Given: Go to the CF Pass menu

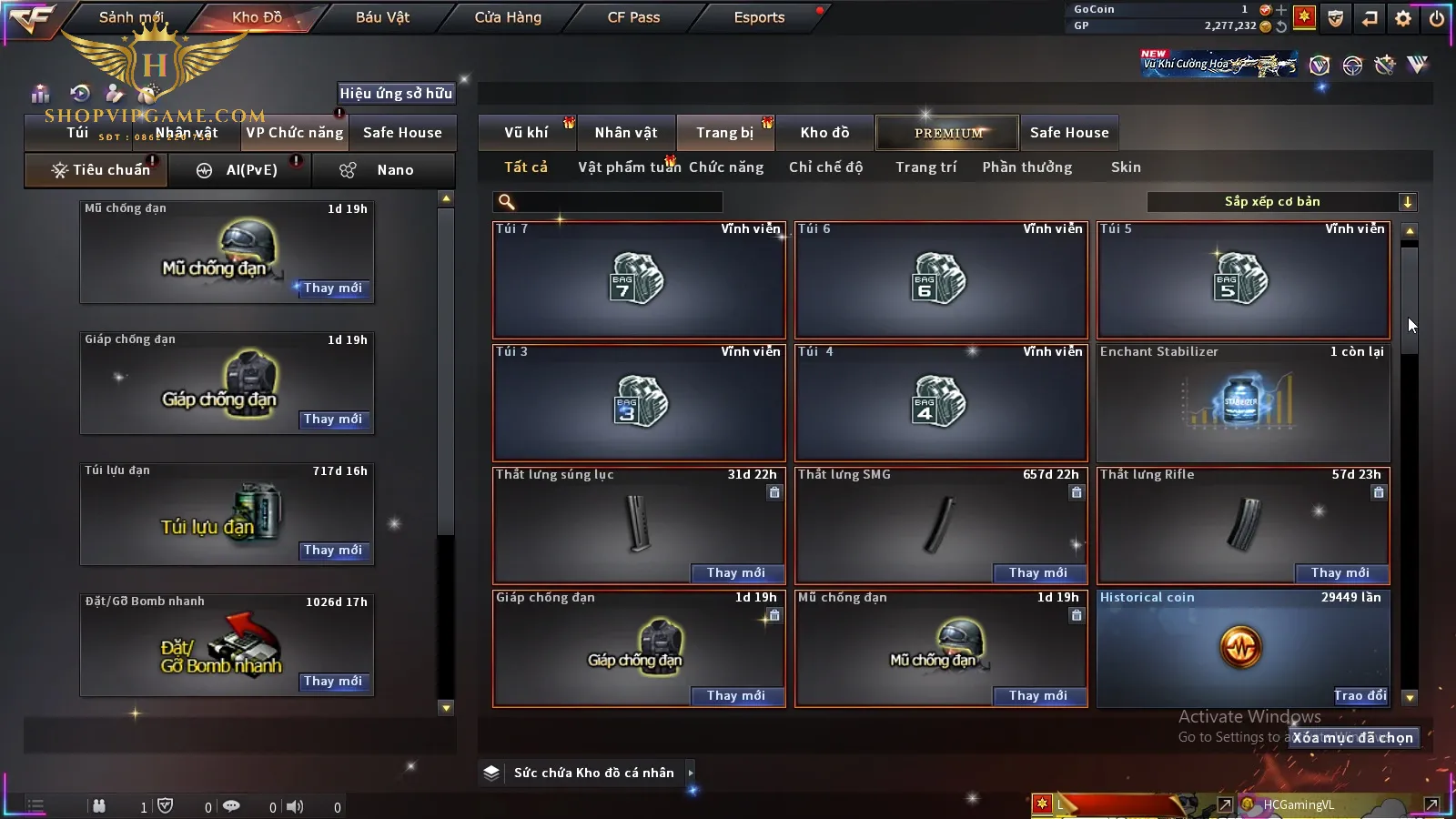Looking at the screenshot, I should point(633,17).
